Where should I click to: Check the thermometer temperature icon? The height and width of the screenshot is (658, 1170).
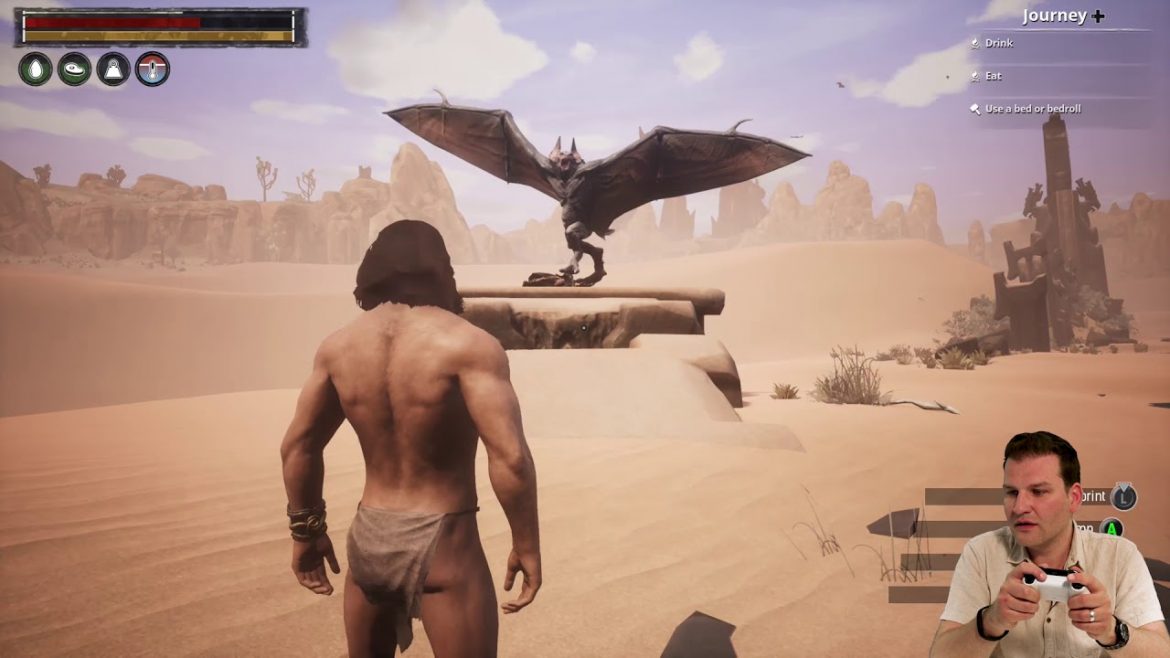point(152,69)
